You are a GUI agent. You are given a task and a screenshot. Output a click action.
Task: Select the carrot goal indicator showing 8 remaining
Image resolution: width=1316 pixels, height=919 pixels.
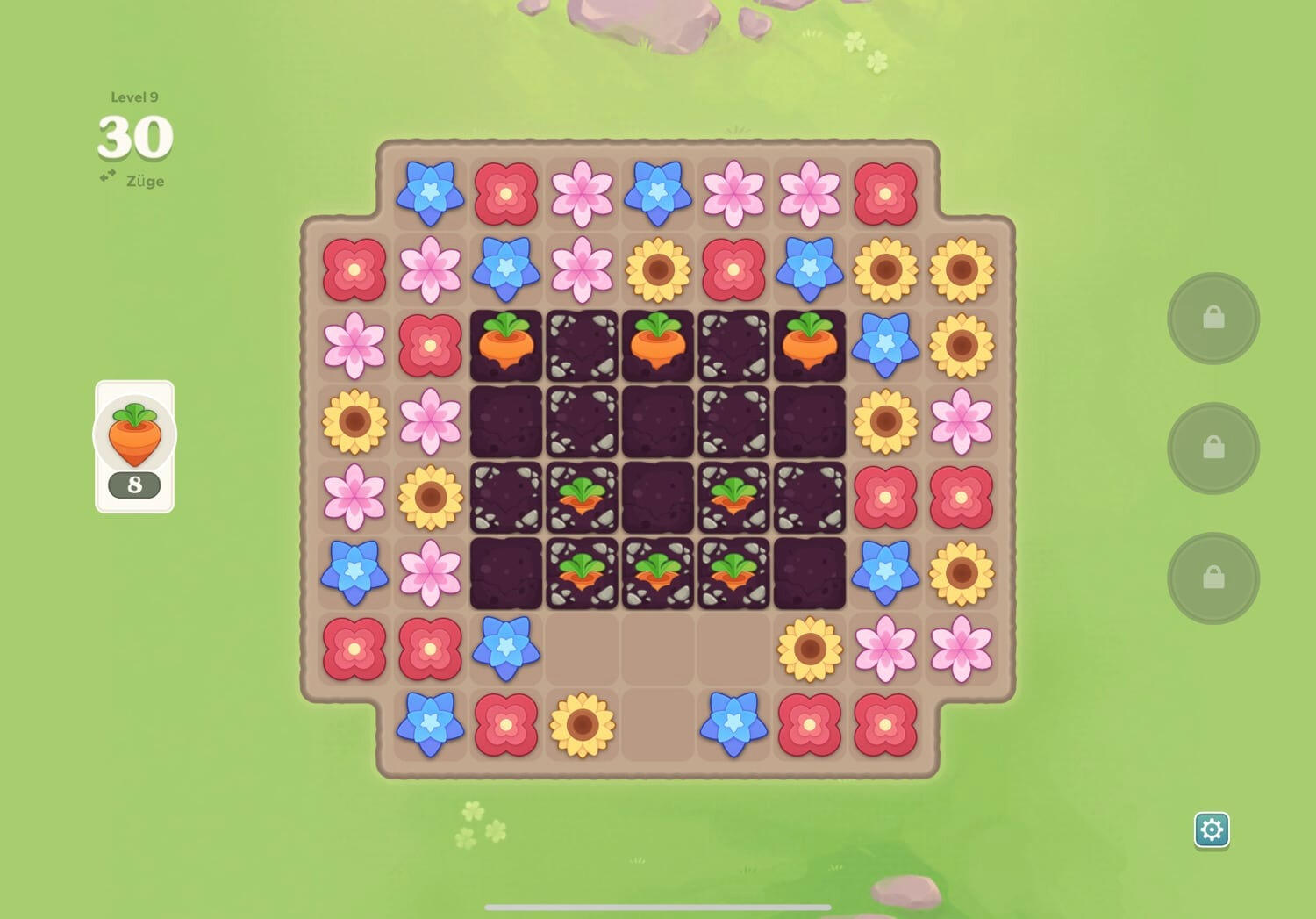point(134,443)
